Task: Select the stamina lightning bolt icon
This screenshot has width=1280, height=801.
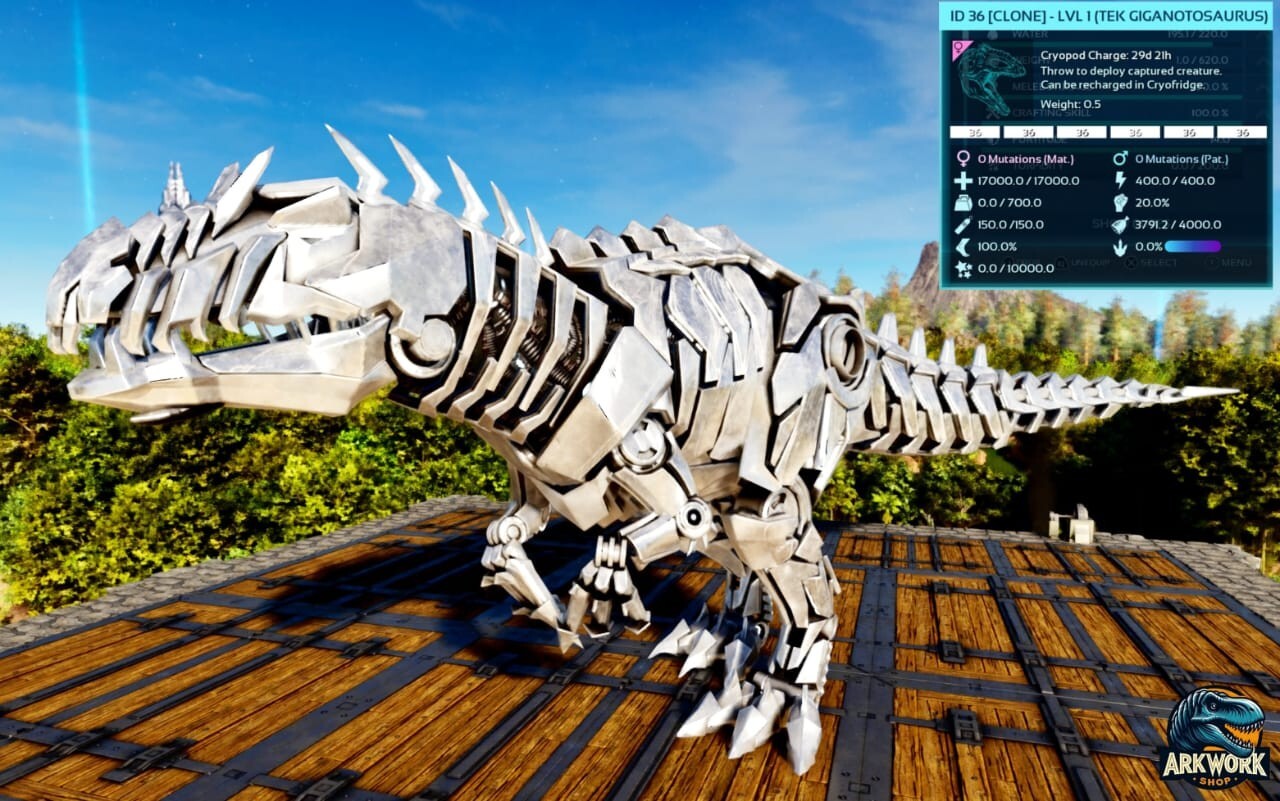Action: point(1121,181)
